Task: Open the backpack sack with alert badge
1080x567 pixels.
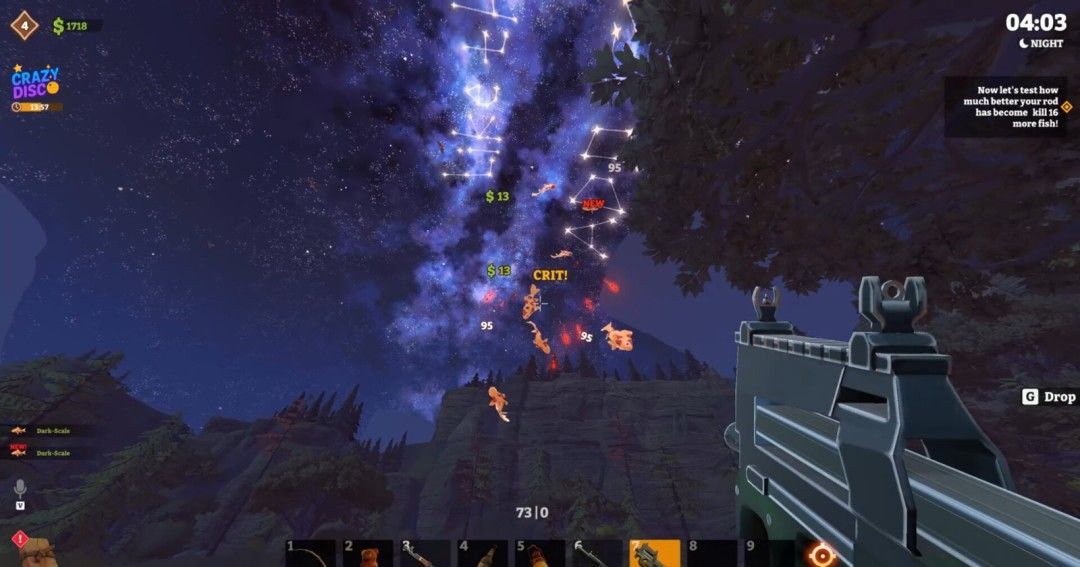Action: coord(38,552)
